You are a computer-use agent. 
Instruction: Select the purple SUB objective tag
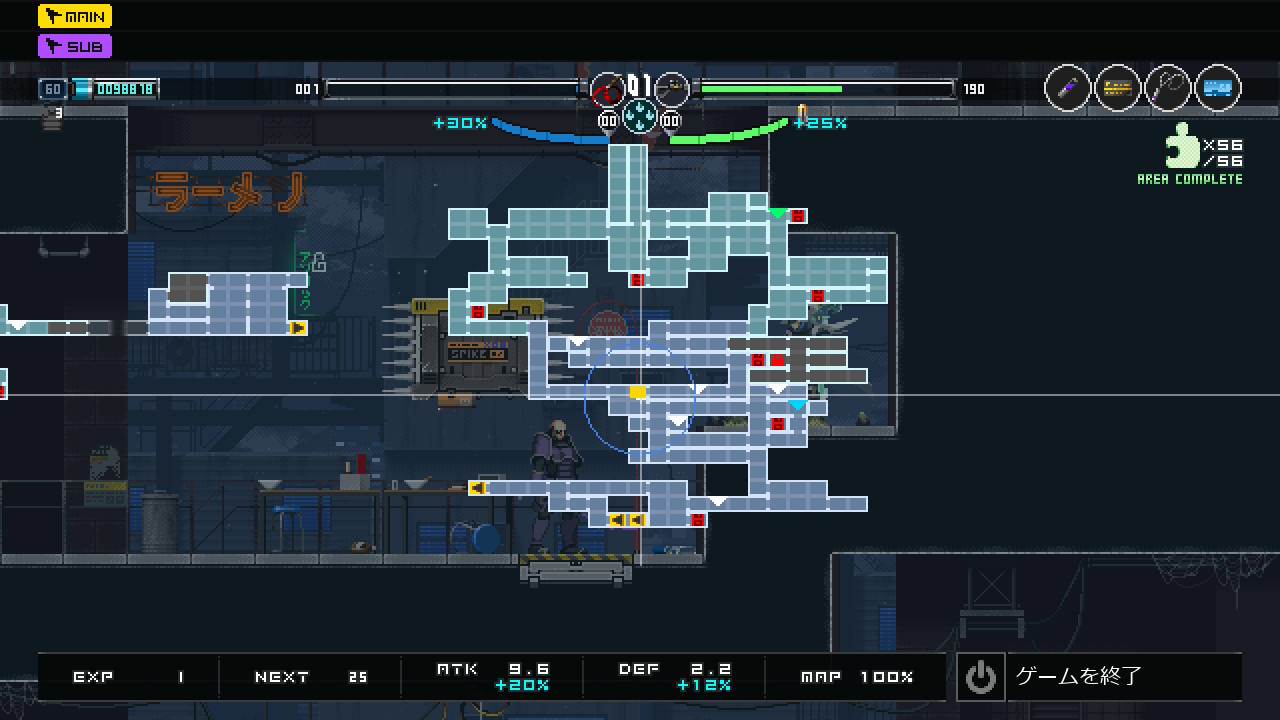pyautogui.click(x=75, y=46)
